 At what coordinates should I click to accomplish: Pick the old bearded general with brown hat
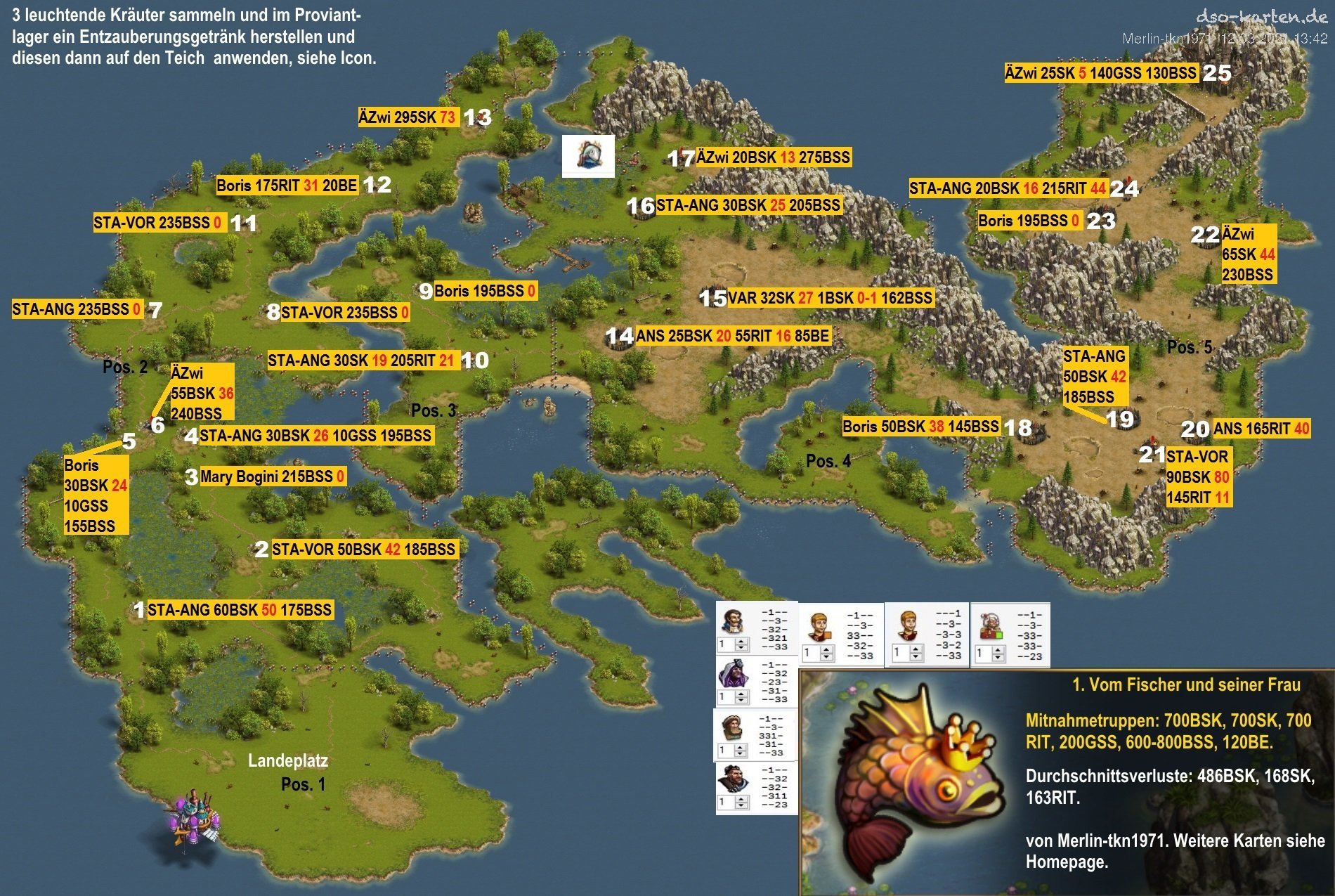(x=731, y=727)
